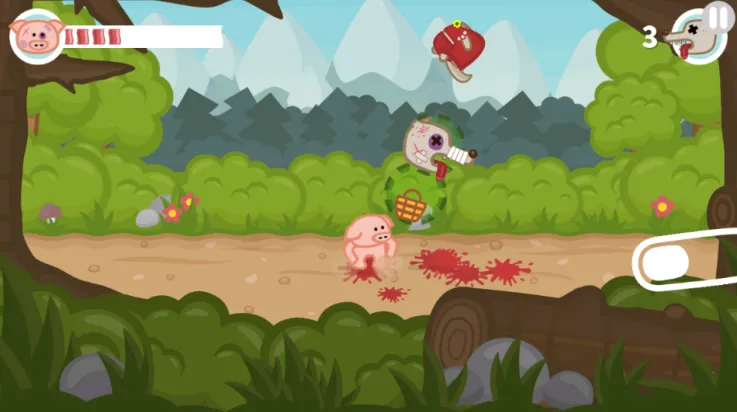
Task: Tap the white oval action button
Action: pyautogui.click(x=665, y=263)
